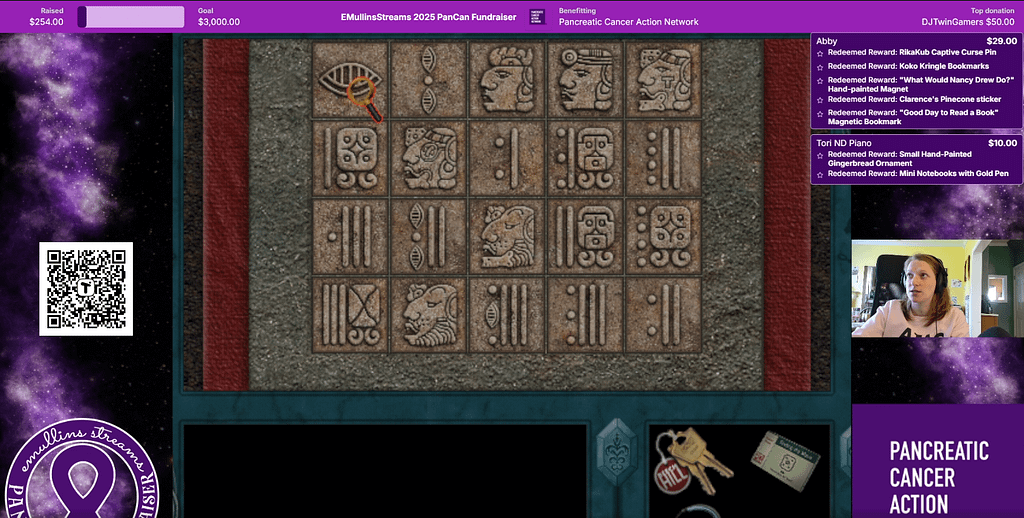Screen dimensions: 1024x518
Task: Click the QR code on the stream overlay
Action: [x=86, y=289]
